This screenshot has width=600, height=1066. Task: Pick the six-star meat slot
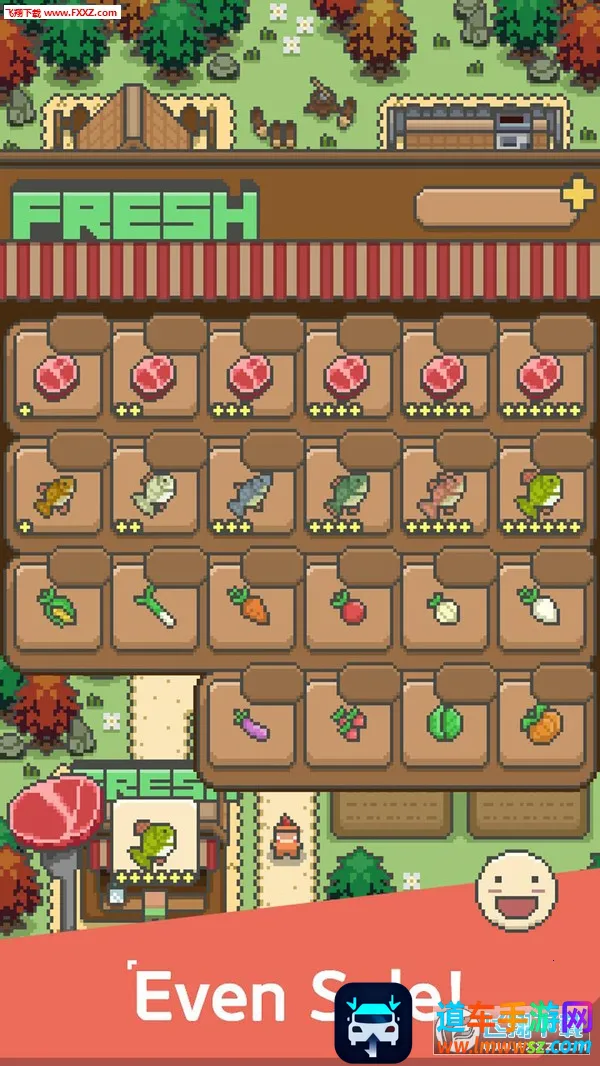(541, 375)
